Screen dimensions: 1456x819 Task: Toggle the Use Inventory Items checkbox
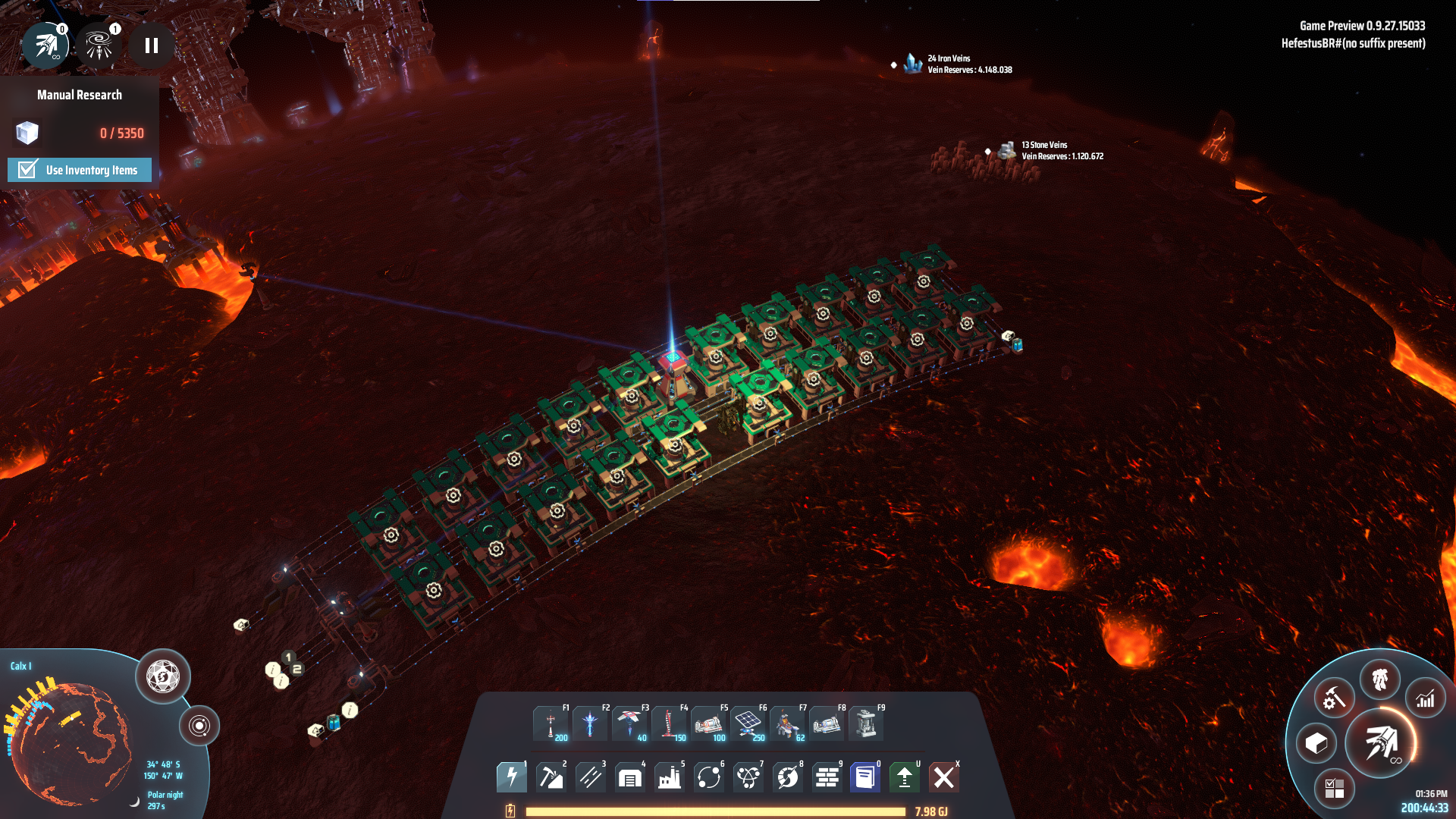[x=28, y=169]
